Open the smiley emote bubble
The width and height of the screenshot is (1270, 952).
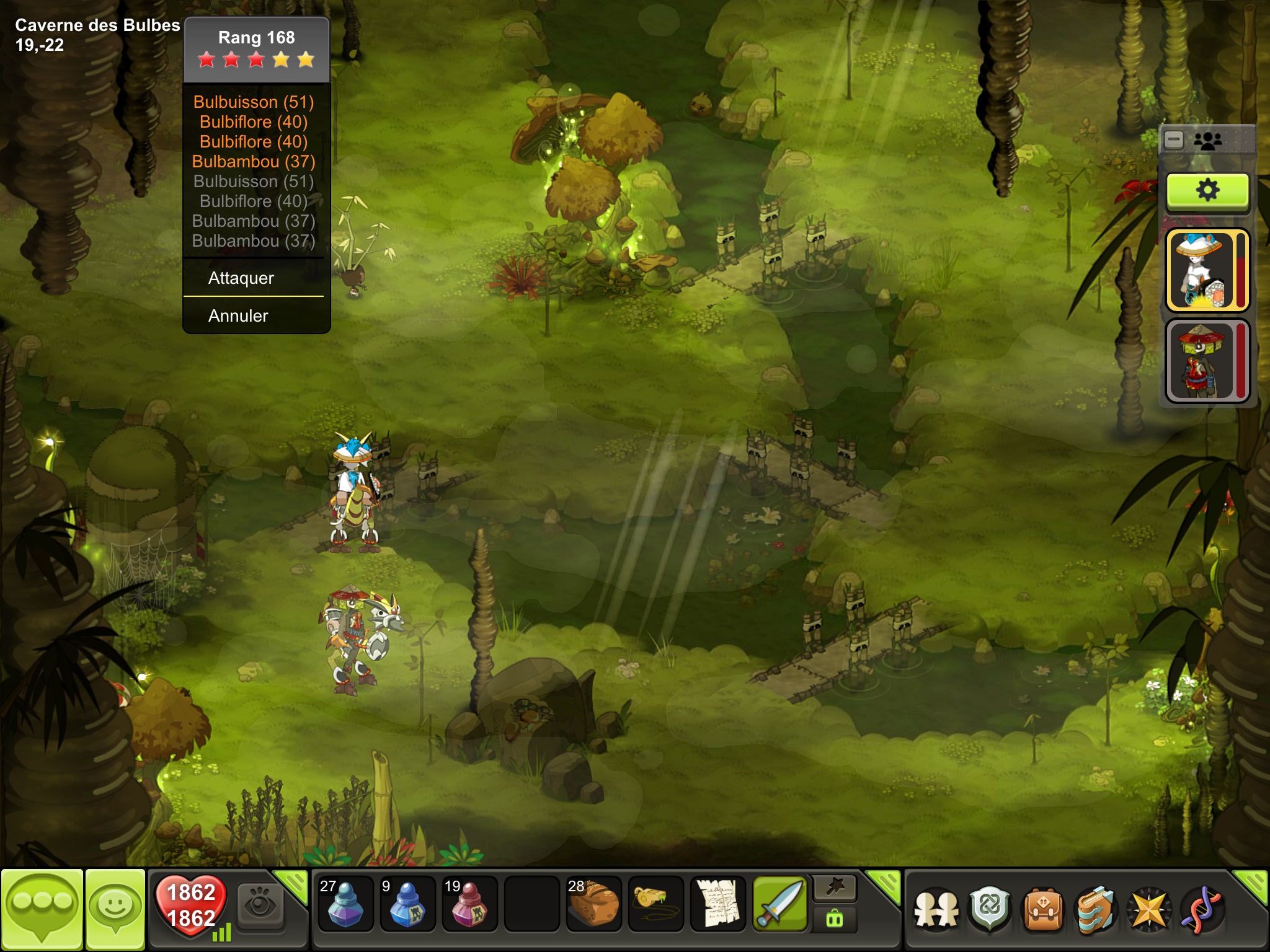pos(115,908)
